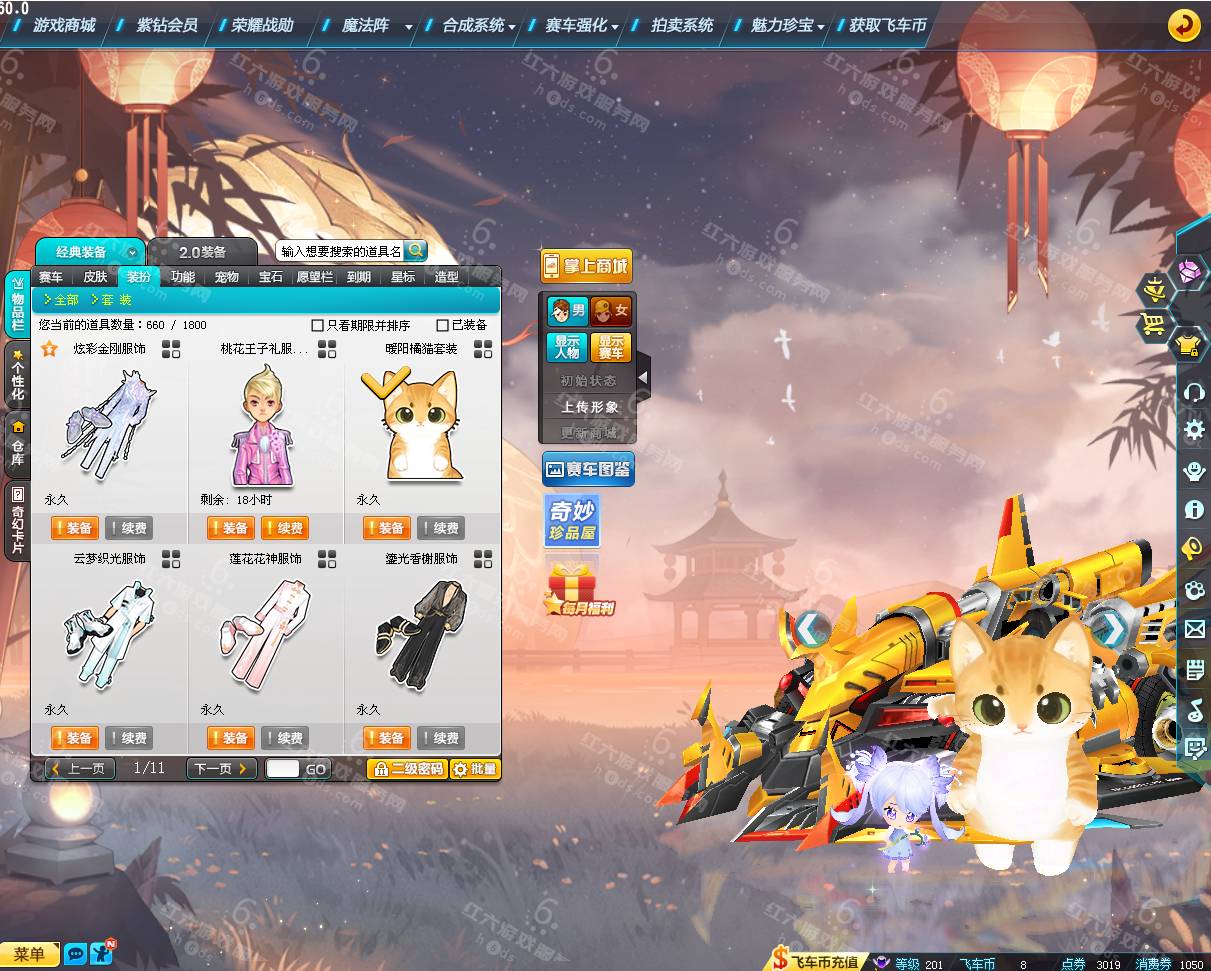
Task: Toggle the 只看期限并排序 checkbox
Action: pyautogui.click(x=318, y=325)
